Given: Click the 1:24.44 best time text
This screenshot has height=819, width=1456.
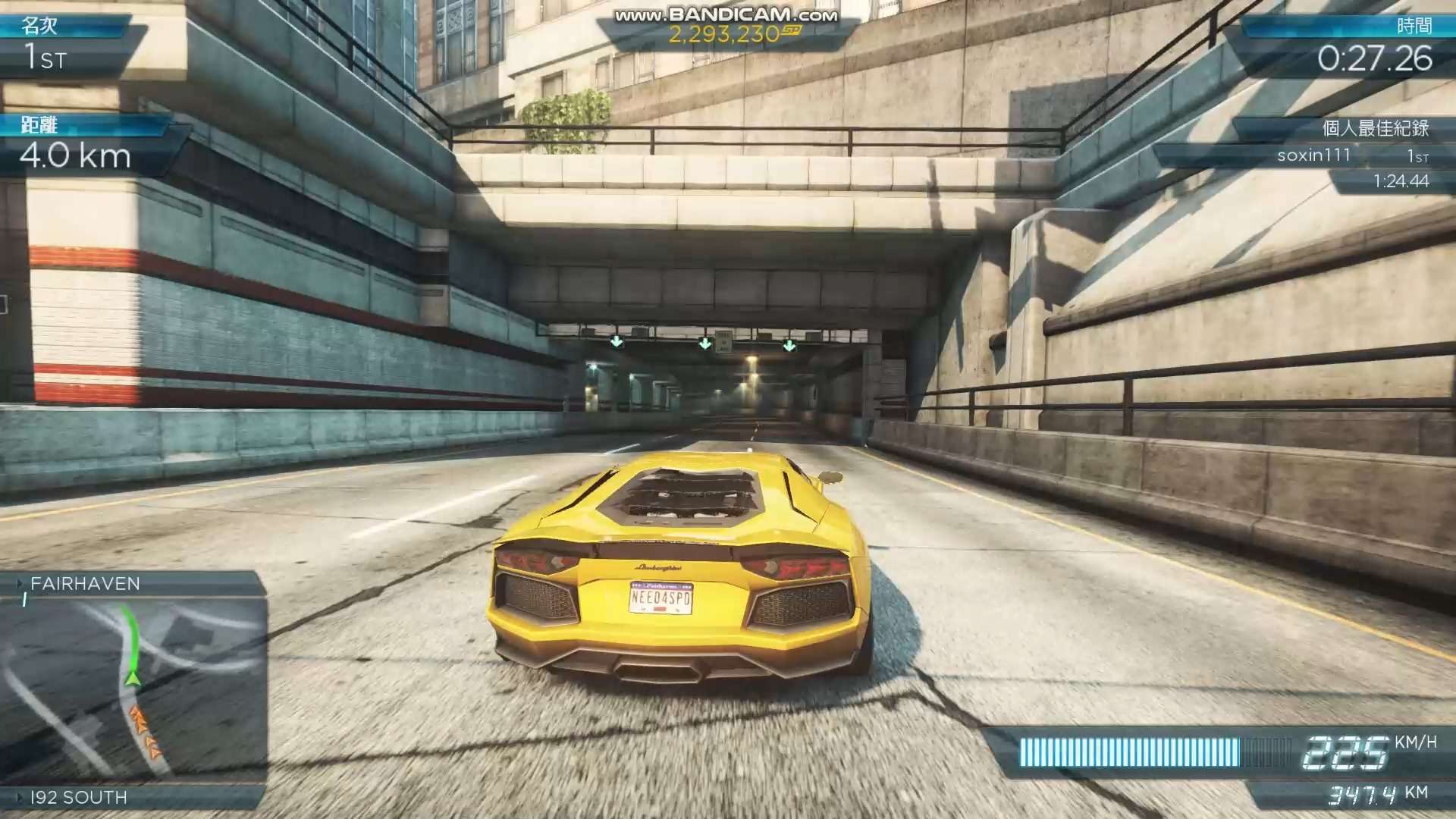Looking at the screenshot, I should point(1403,180).
